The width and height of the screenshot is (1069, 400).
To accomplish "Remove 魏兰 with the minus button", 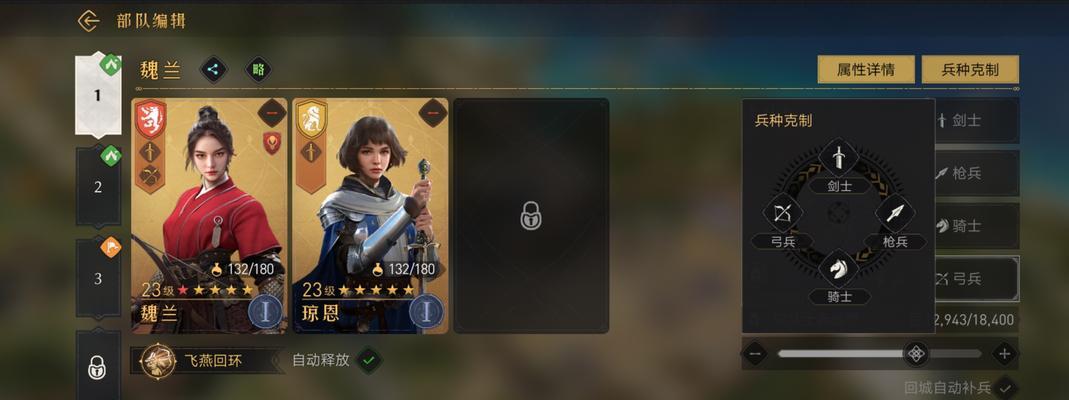I will tap(271, 112).
